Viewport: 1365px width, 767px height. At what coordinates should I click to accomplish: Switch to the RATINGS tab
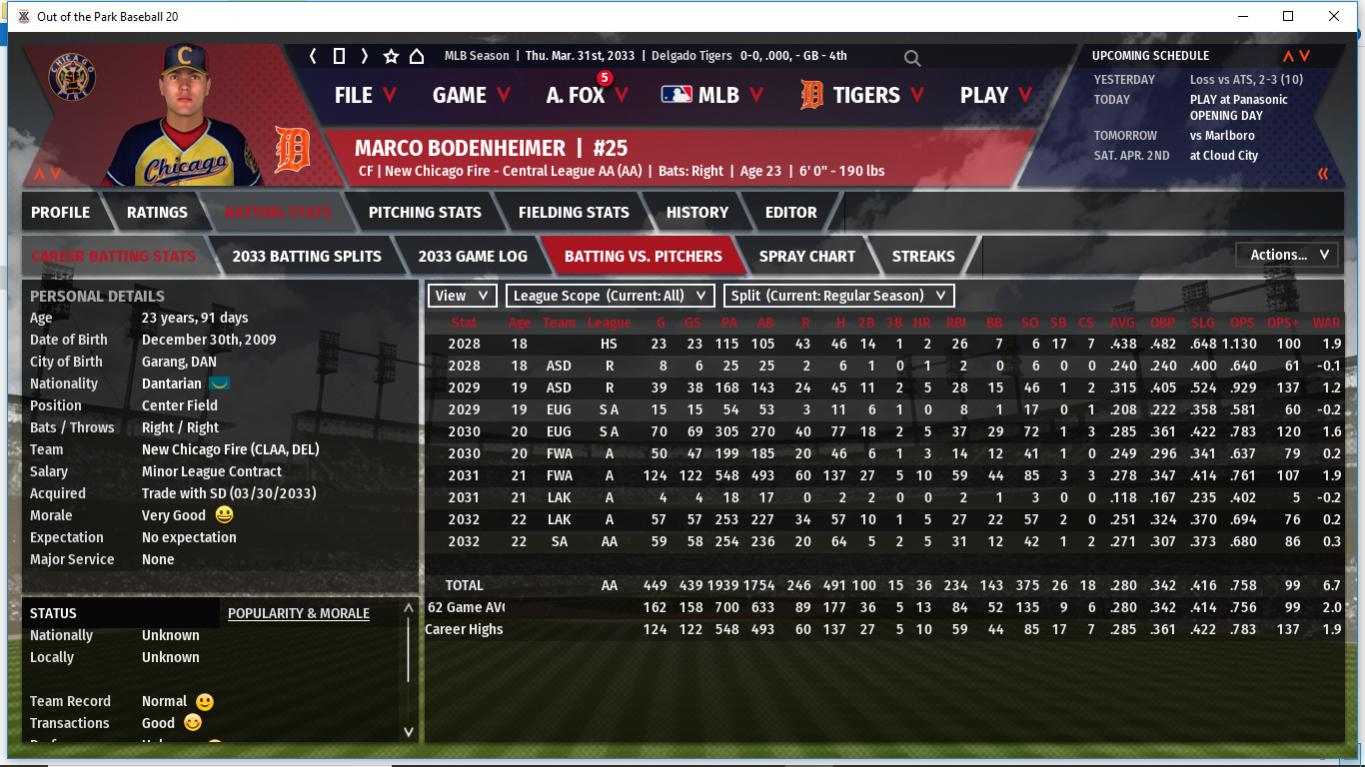click(x=157, y=212)
